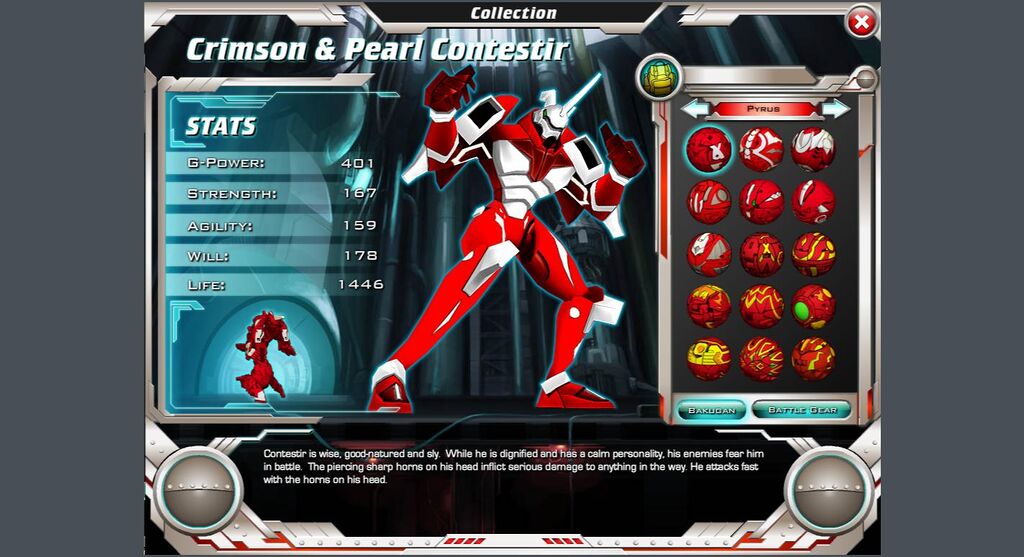Click the round metal button at bottom right
Screen dimensions: 1024x557
(829, 488)
